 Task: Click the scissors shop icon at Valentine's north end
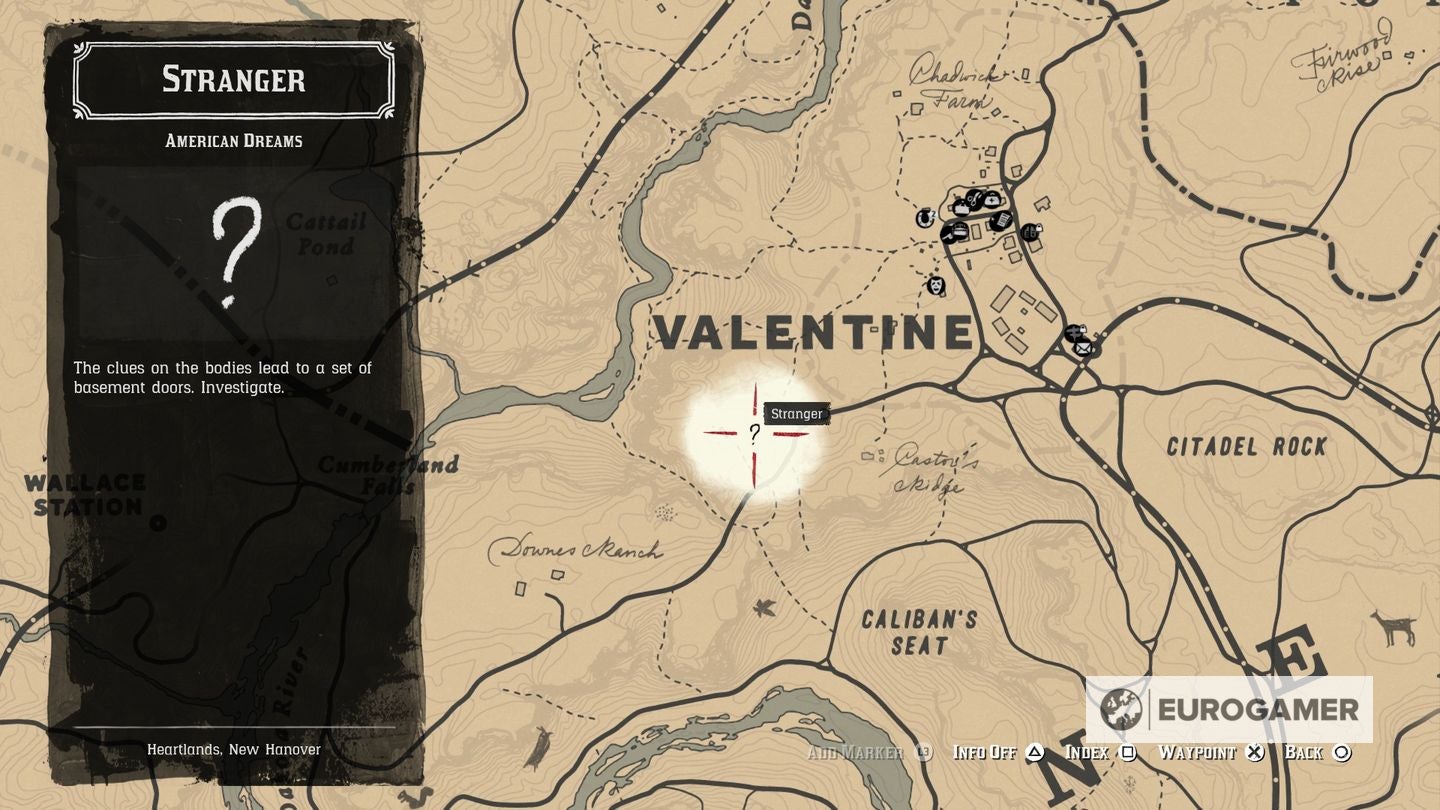click(974, 198)
